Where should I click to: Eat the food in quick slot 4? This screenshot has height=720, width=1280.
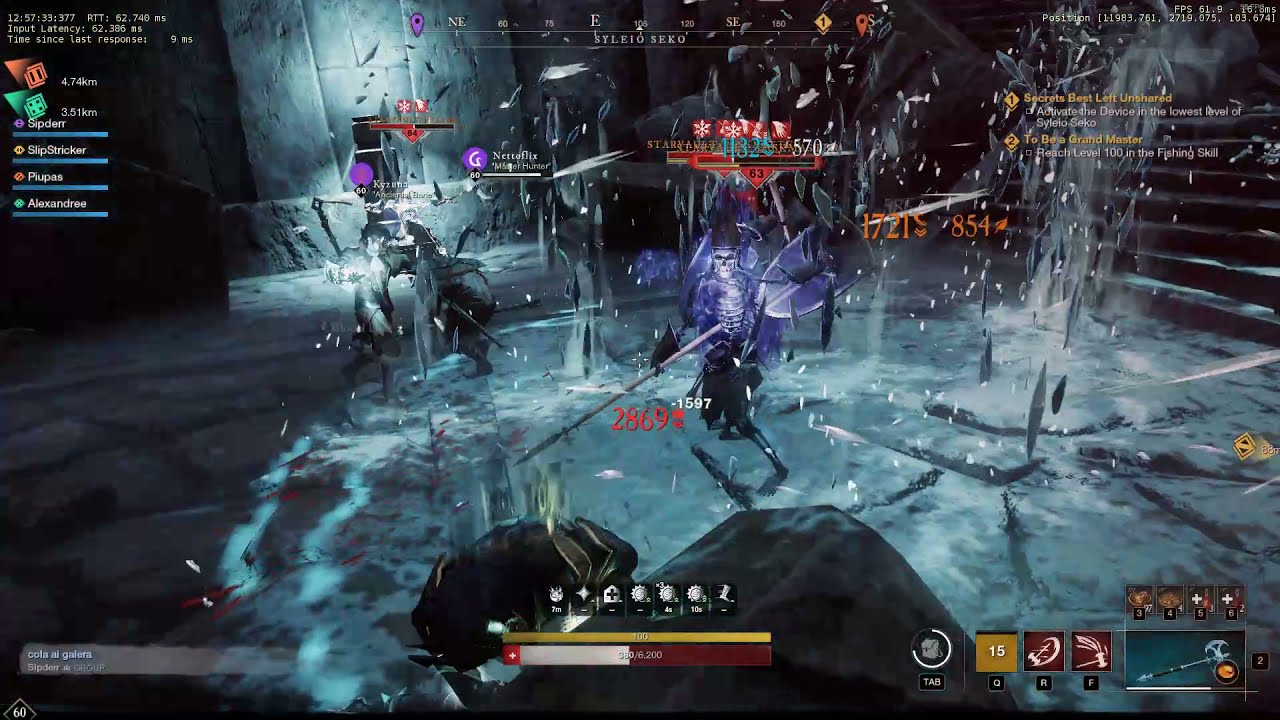[x=1169, y=600]
